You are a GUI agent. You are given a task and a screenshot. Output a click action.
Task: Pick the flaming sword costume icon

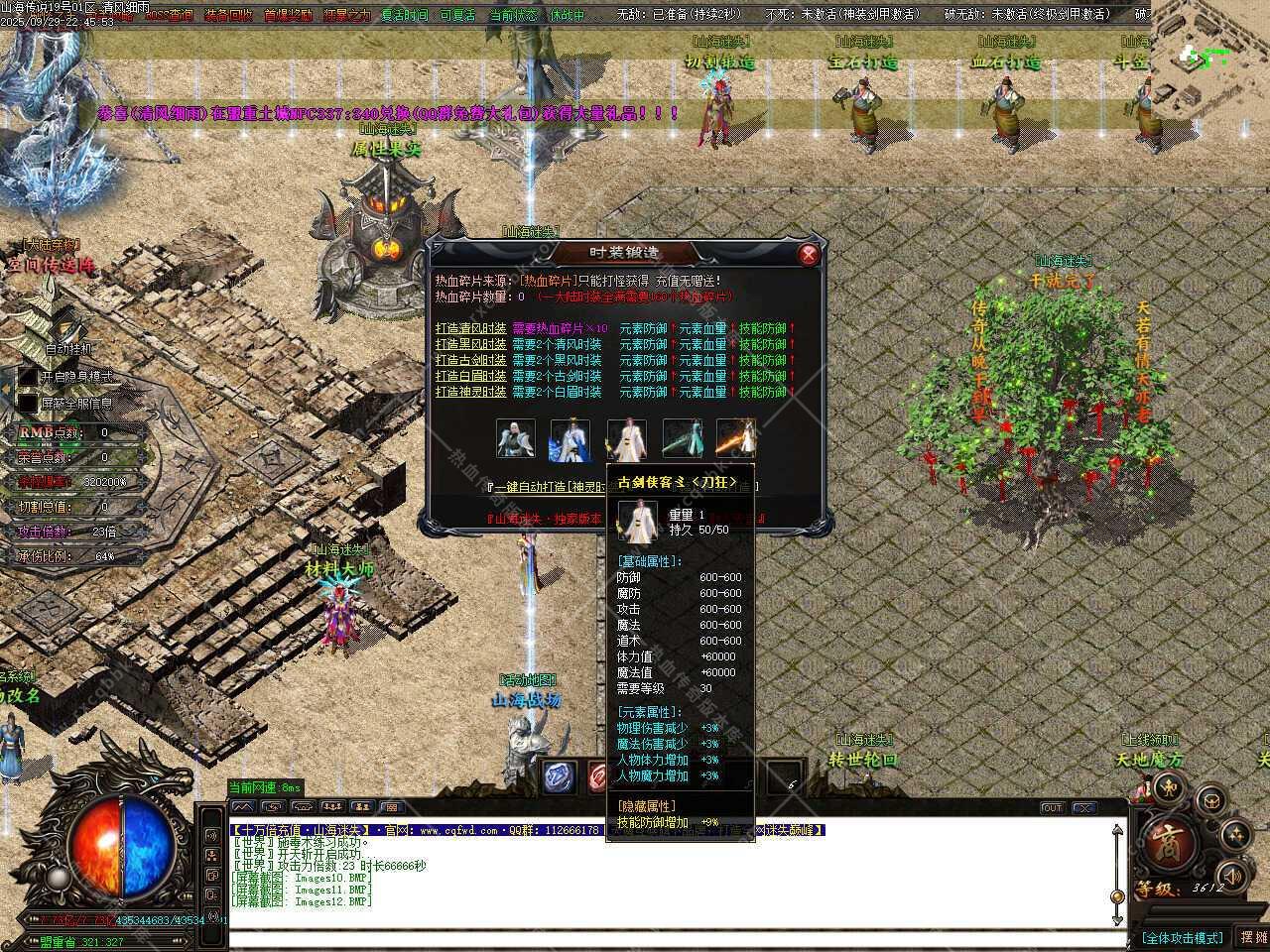tap(735, 439)
